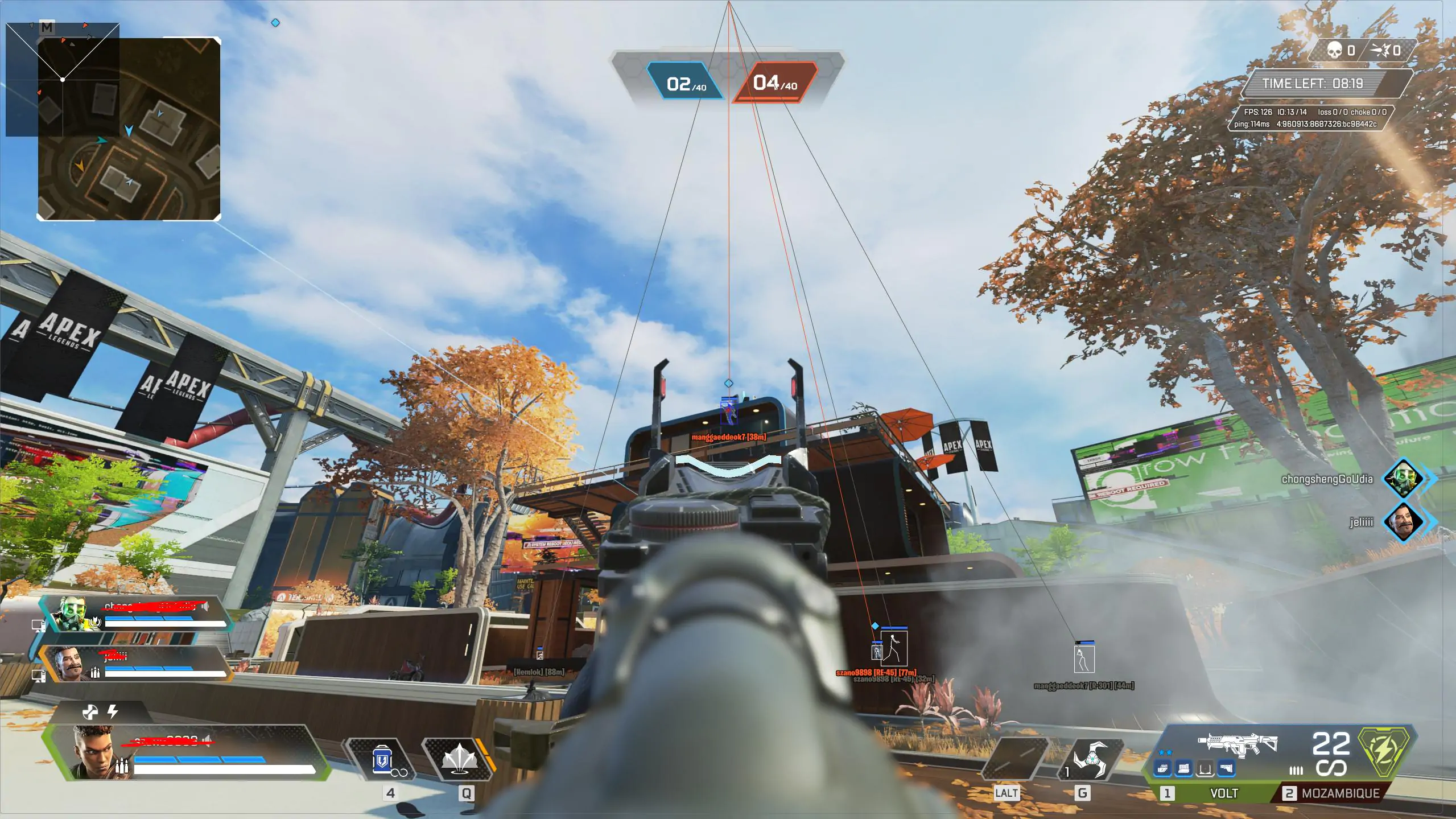This screenshot has width=1456, height=819.
Task: Click the lightning bolt status icon
Action: coord(113,711)
